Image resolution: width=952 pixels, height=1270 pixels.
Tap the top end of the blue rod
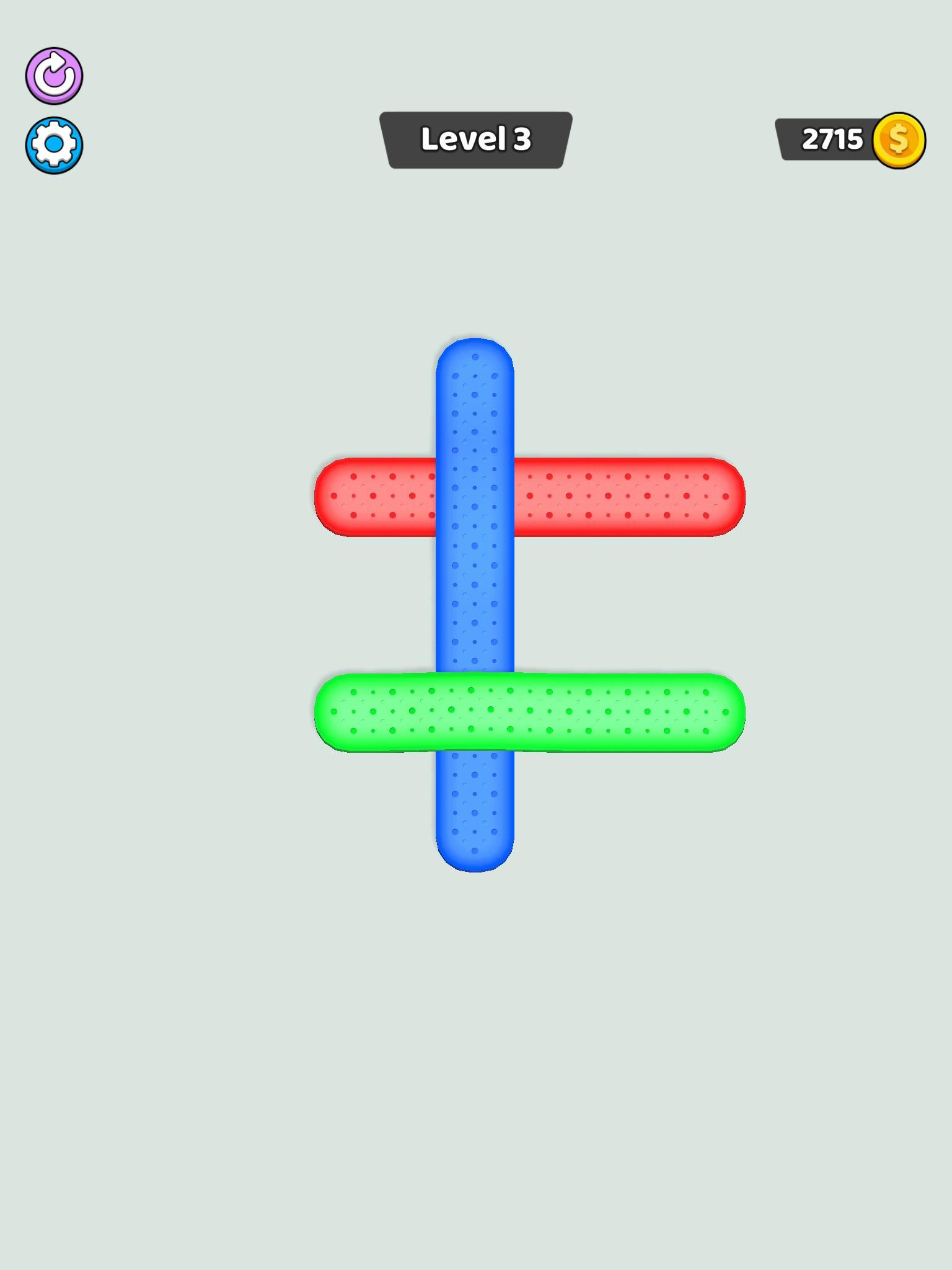coord(474,372)
